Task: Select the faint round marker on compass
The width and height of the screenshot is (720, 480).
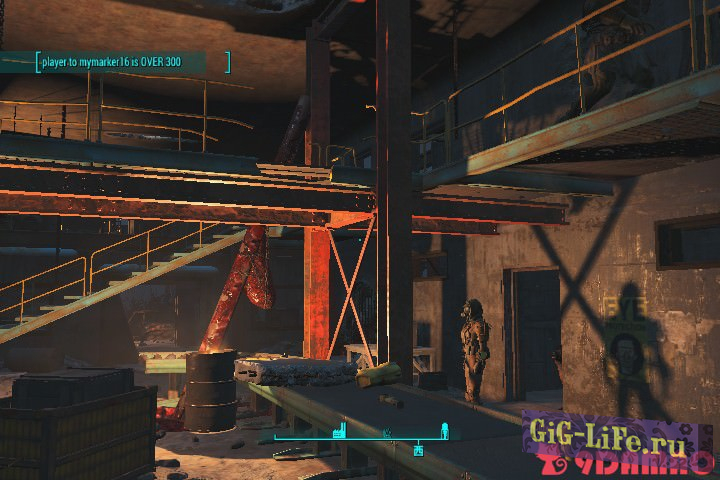Action: [x=386, y=433]
